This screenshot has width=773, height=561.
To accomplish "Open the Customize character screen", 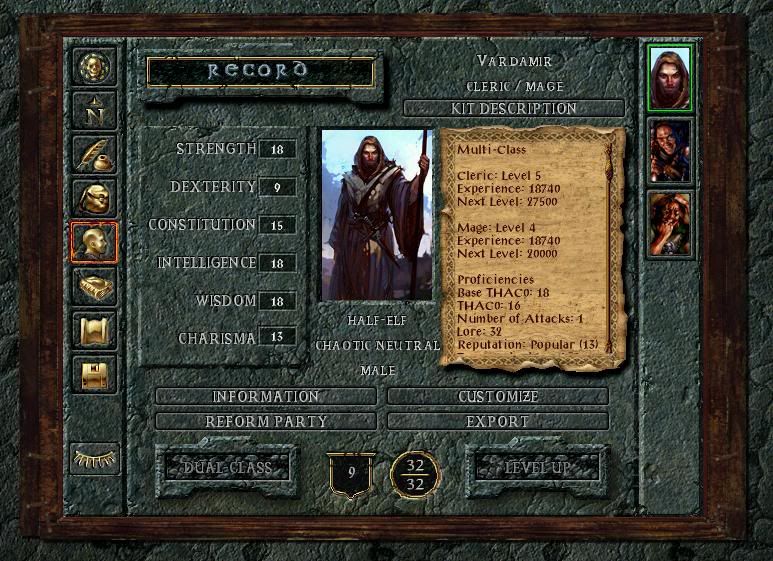I will pos(498,397).
